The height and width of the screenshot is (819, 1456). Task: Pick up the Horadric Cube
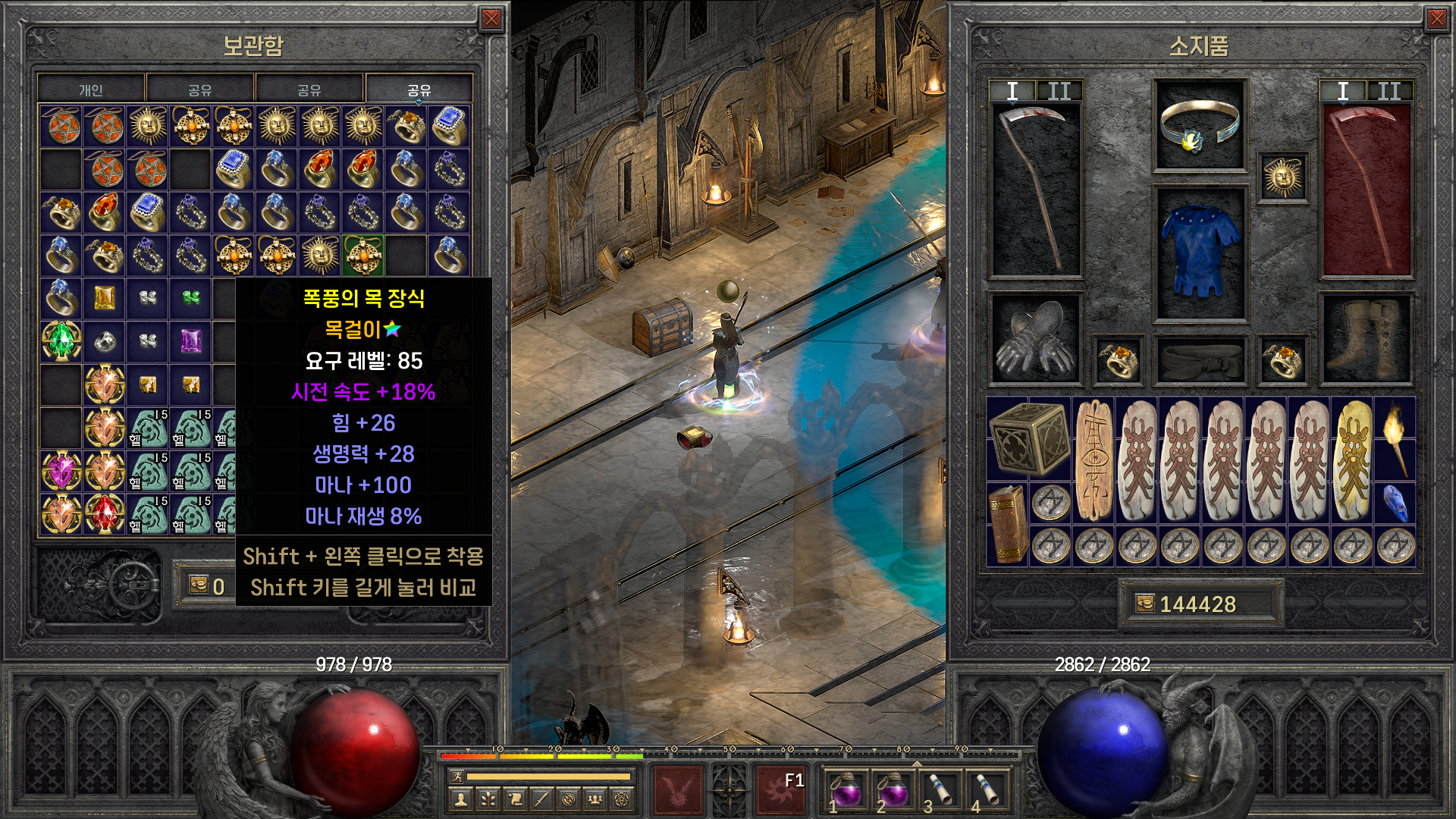pos(1029,438)
